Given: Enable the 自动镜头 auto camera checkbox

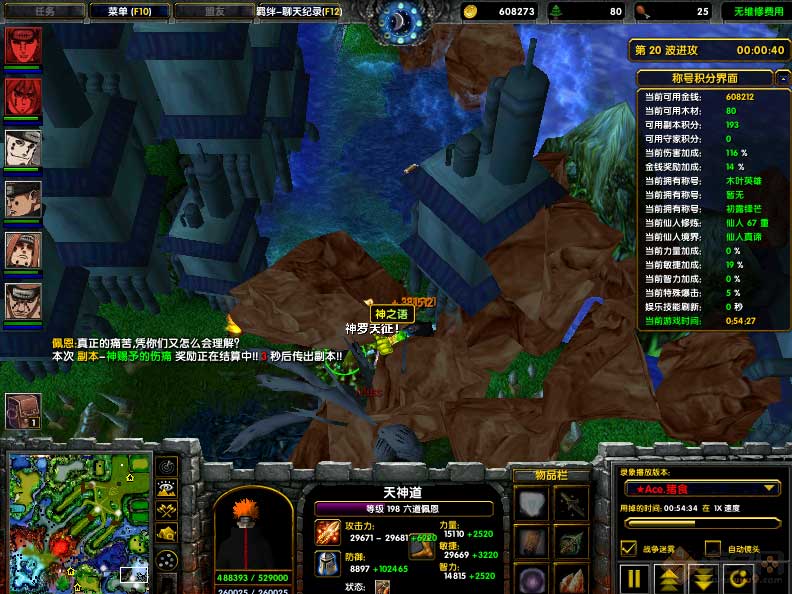Looking at the screenshot, I should click(713, 548).
